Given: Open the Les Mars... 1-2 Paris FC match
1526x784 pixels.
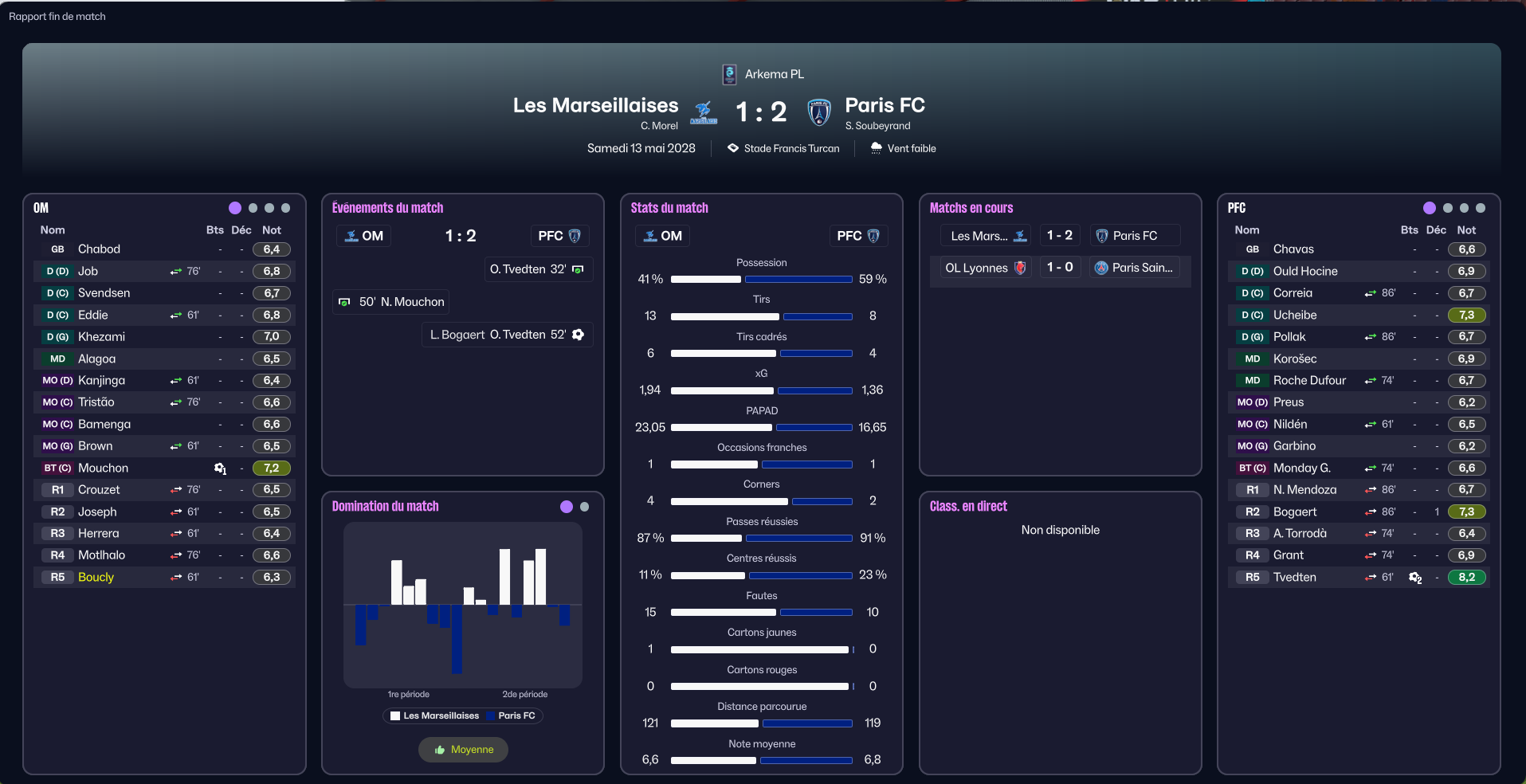Looking at the screenshot, I should (1060, 236).
